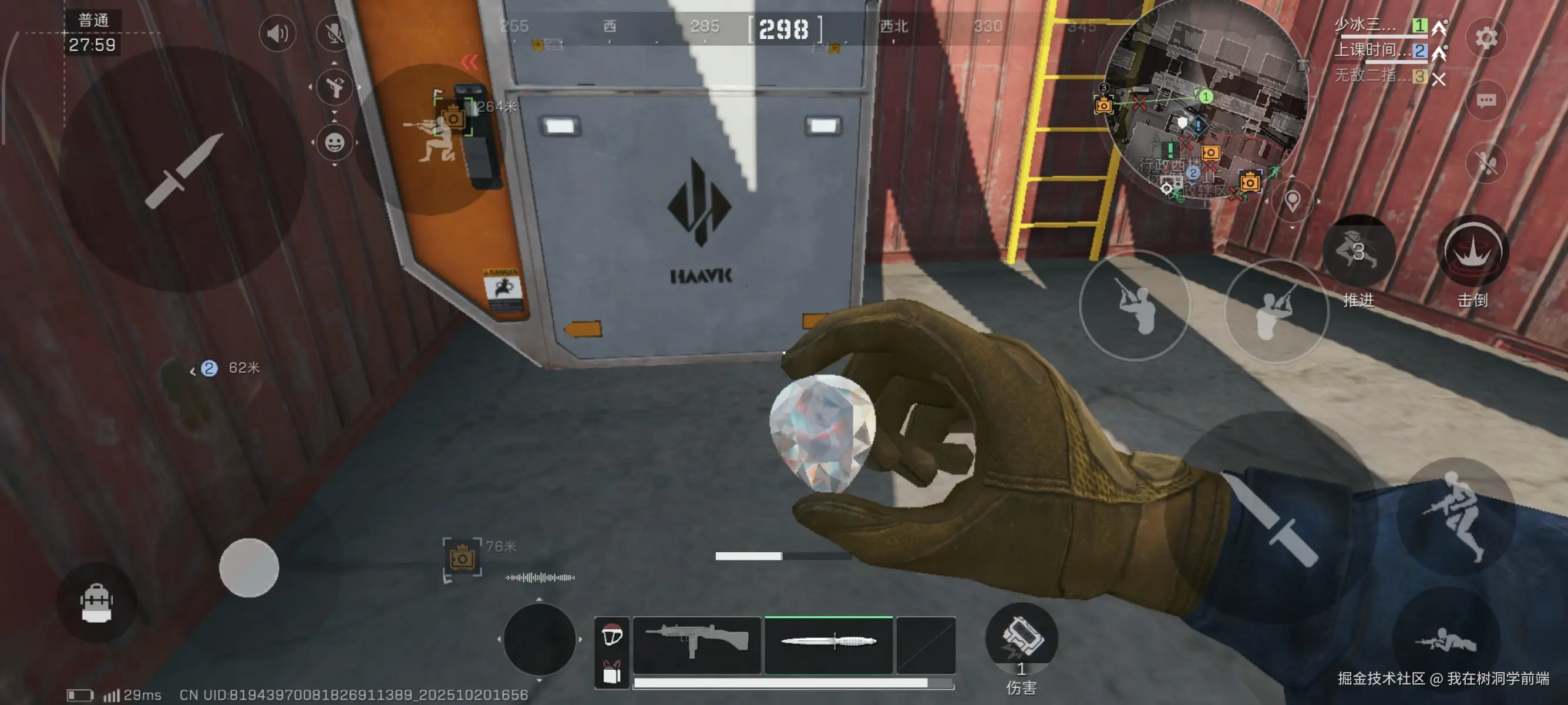This screenshot has width=1568, height=705.
Task: Toggle the muted microphone button
Action: click(334, 33)
